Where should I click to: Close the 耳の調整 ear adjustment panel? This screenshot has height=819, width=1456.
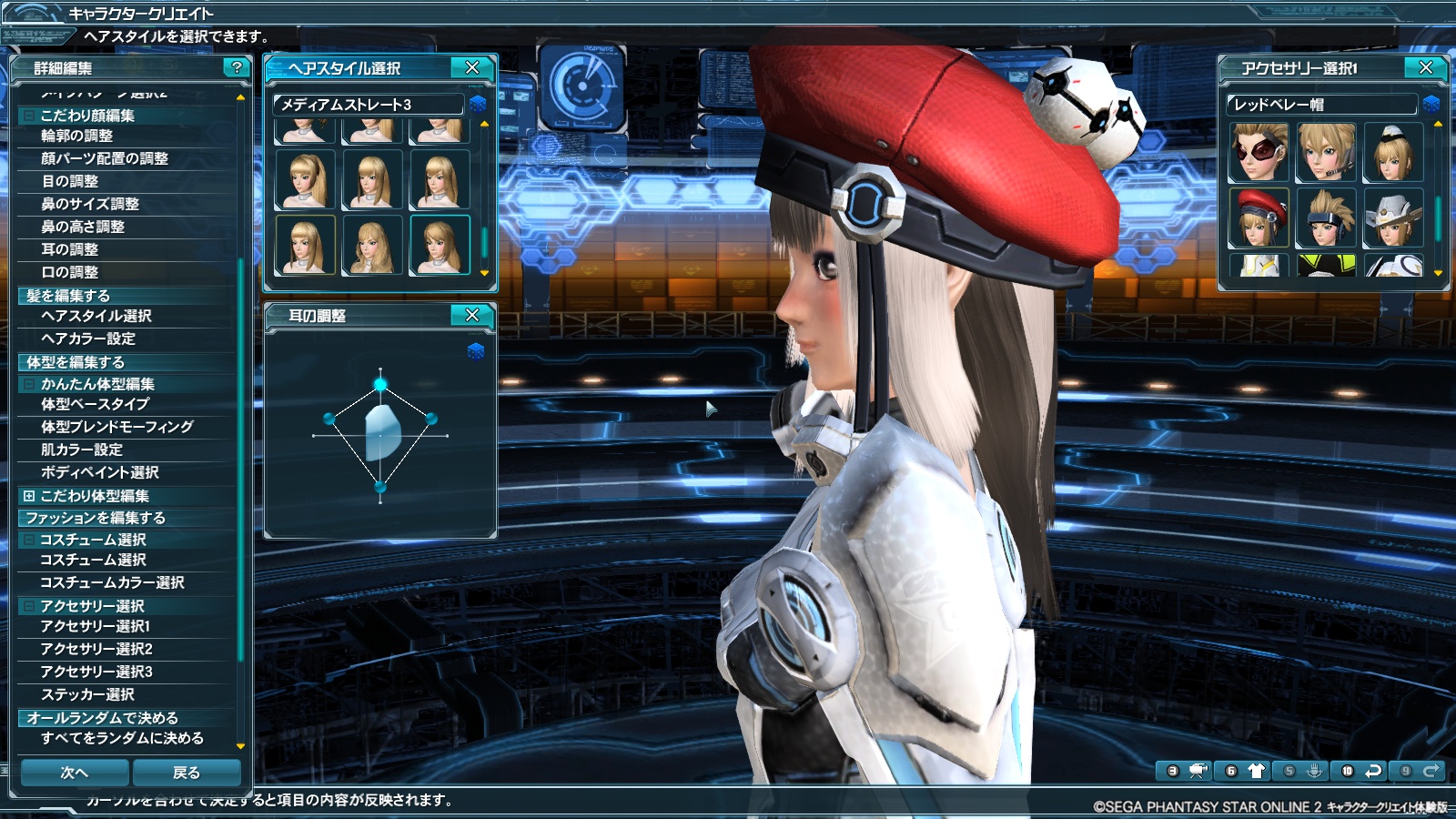(x=472, y=316)
